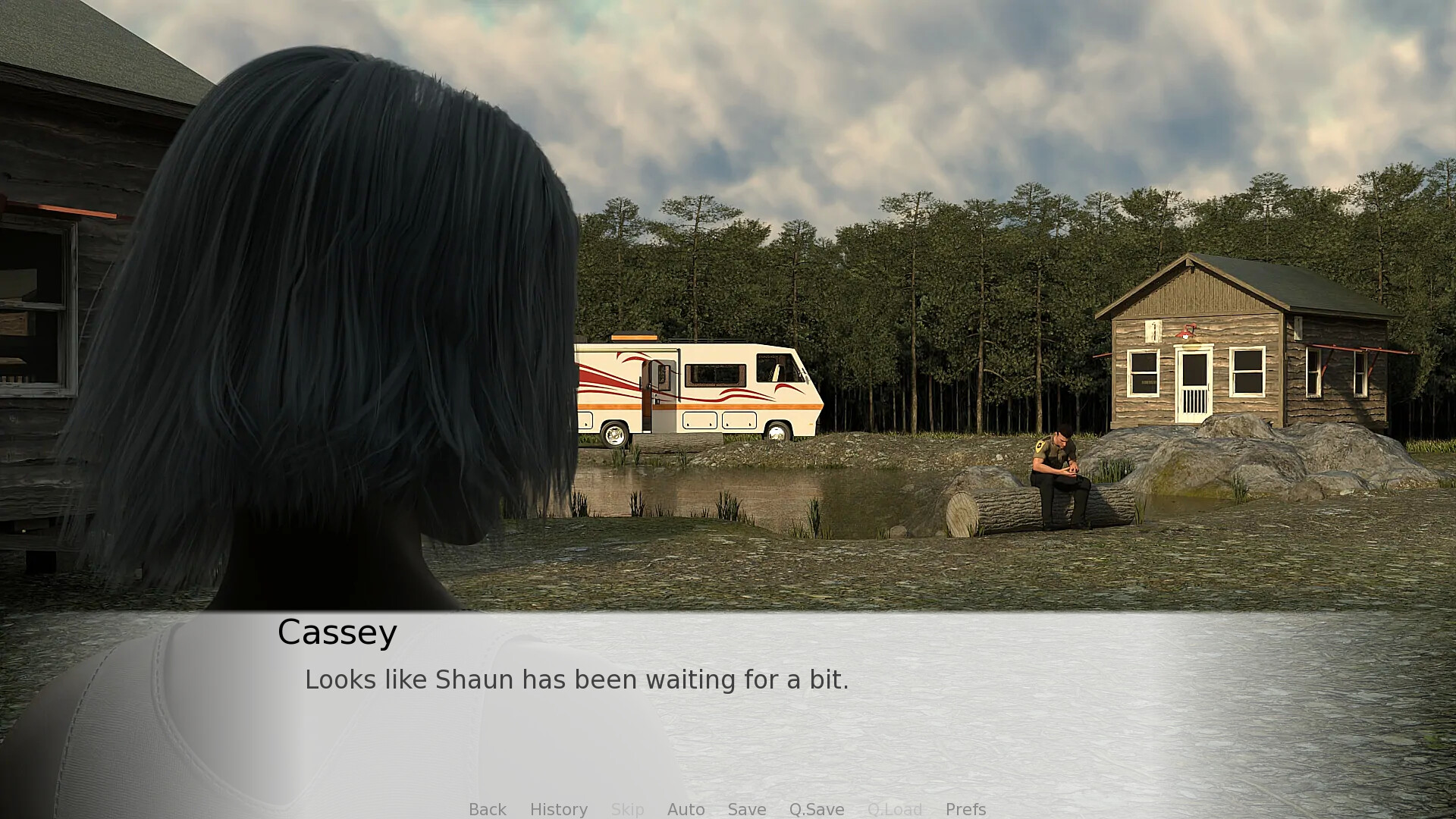
Task: Open the Save game menu
Action: click(x=746, y=809)
